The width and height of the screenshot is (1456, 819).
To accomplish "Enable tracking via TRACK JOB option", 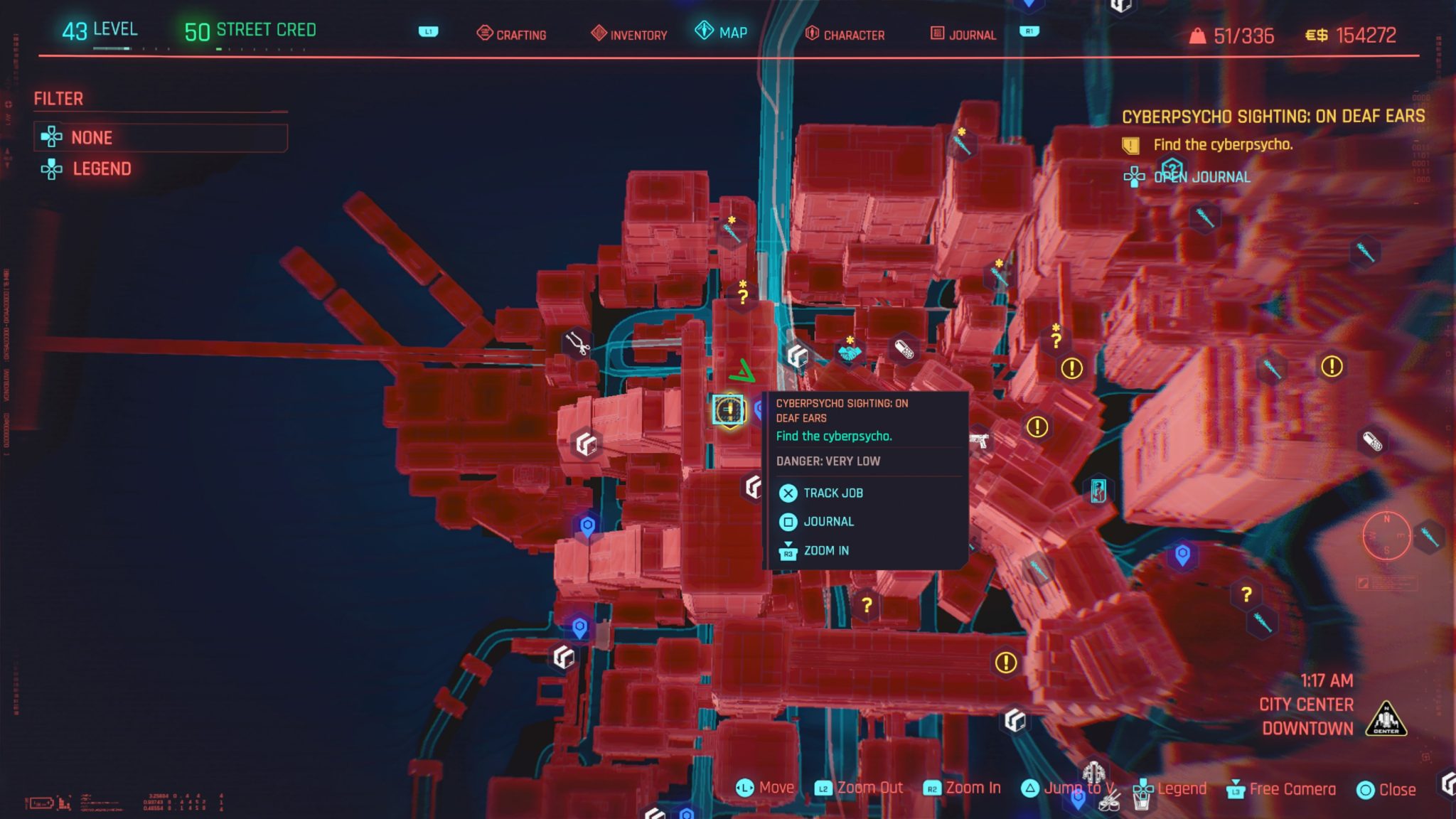I will click(832, 492).
